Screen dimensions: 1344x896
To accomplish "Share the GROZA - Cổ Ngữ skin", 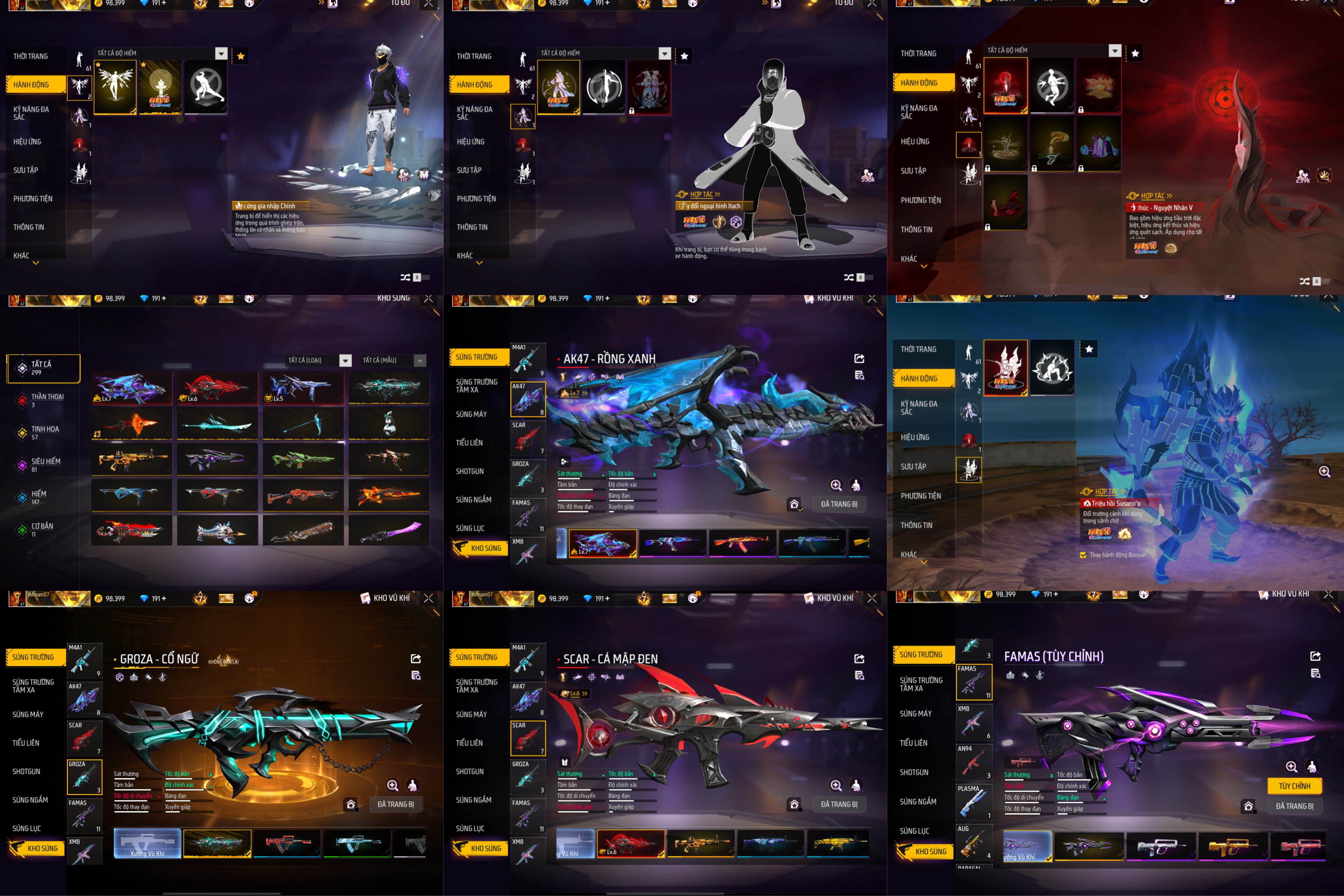I will click(415, 659).
